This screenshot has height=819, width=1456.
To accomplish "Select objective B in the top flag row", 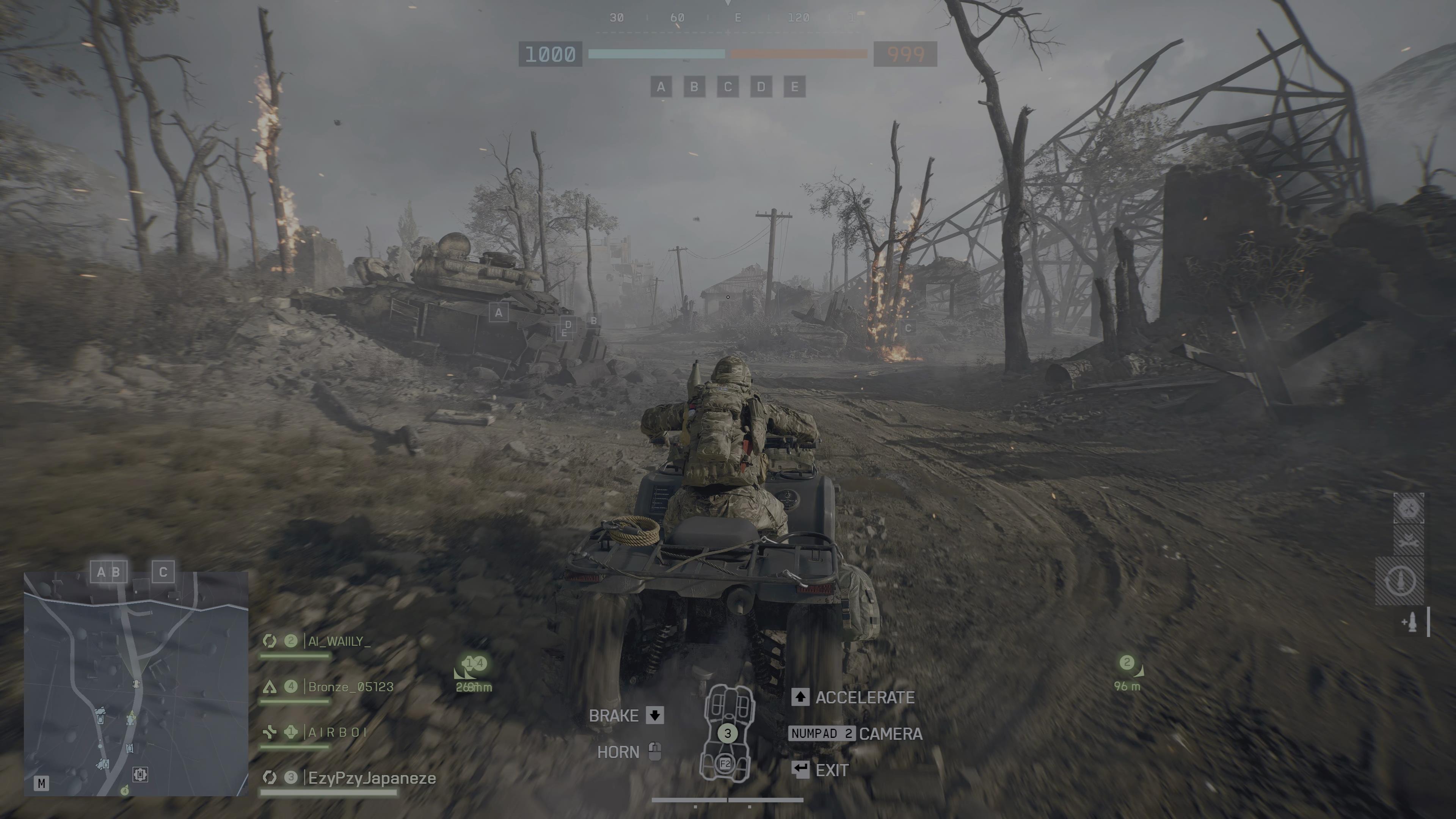I will click(694, 87).
